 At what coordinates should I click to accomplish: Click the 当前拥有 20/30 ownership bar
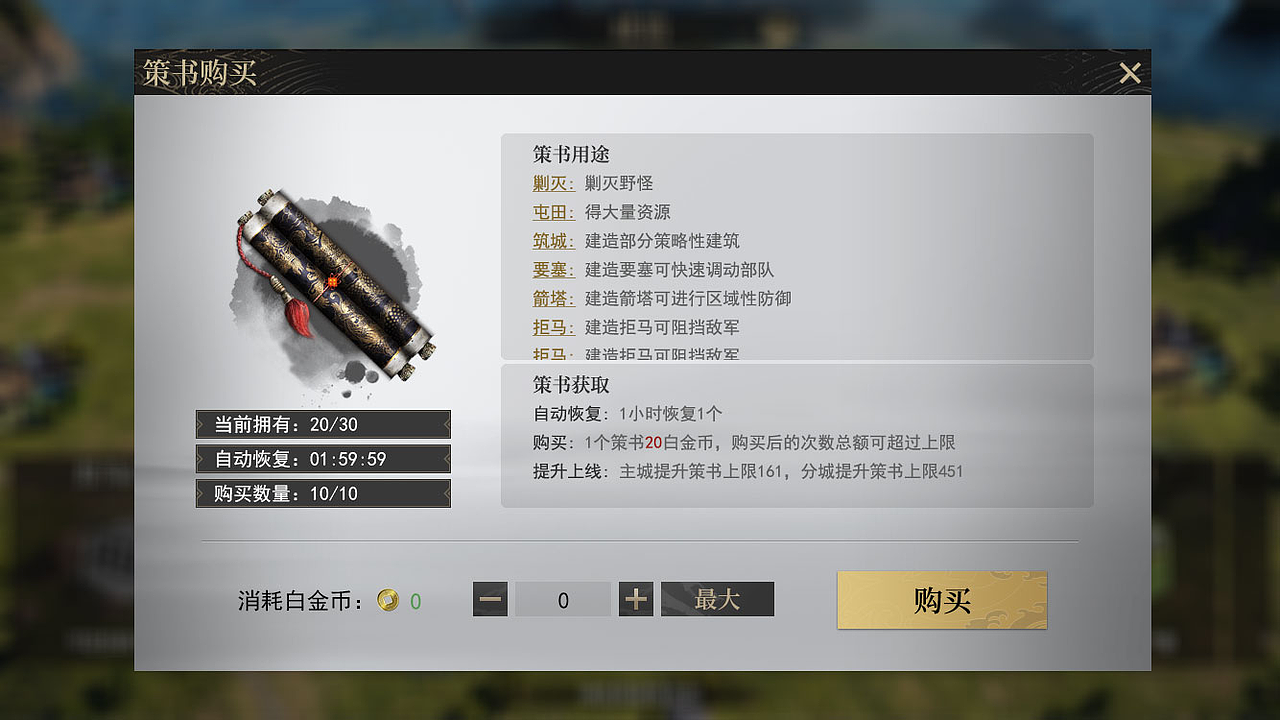point(322,424)
